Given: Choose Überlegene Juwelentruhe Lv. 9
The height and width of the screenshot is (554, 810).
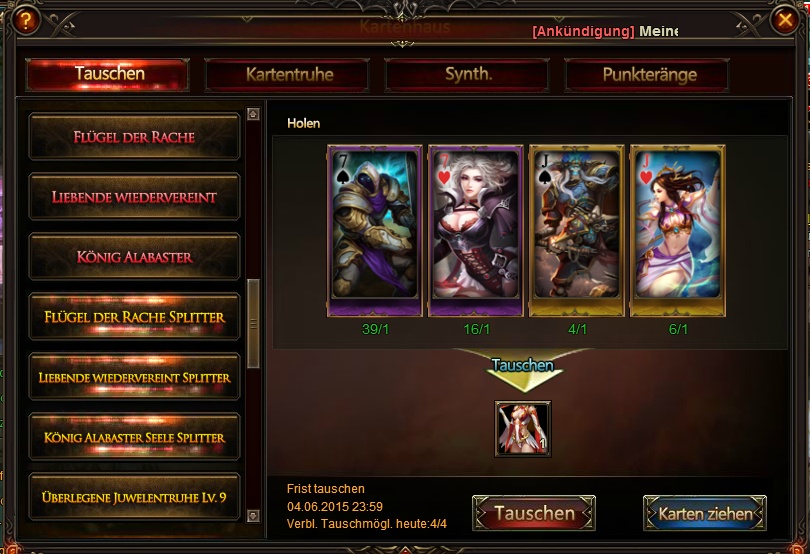Looking at the screenshot, I should [134, 498].
